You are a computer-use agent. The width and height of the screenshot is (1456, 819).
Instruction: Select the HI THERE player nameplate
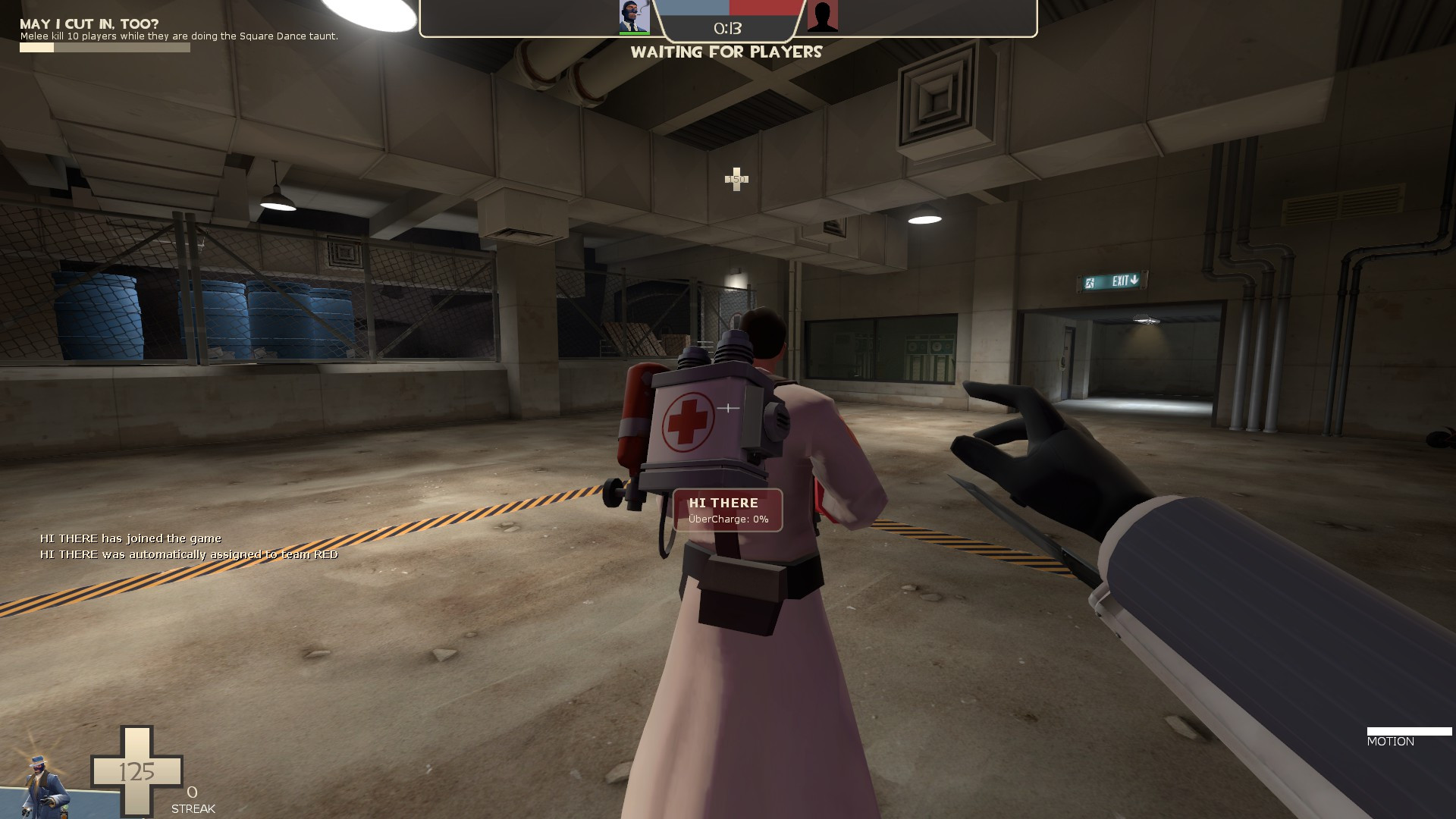(x=724, y=502)
